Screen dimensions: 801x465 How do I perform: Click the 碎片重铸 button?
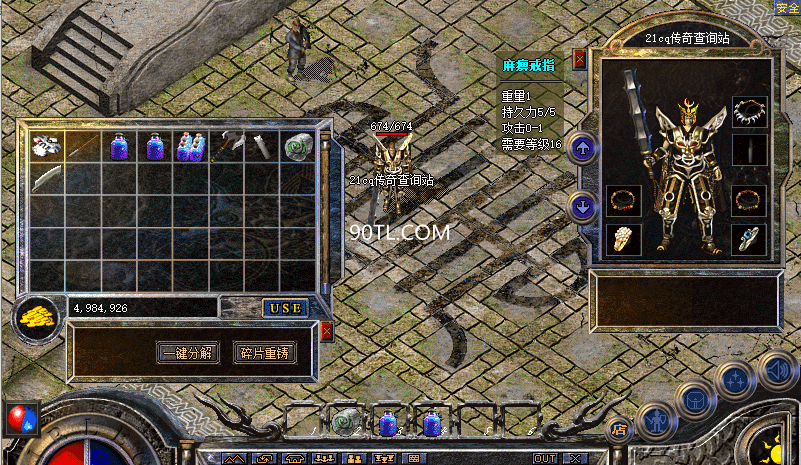265,353
